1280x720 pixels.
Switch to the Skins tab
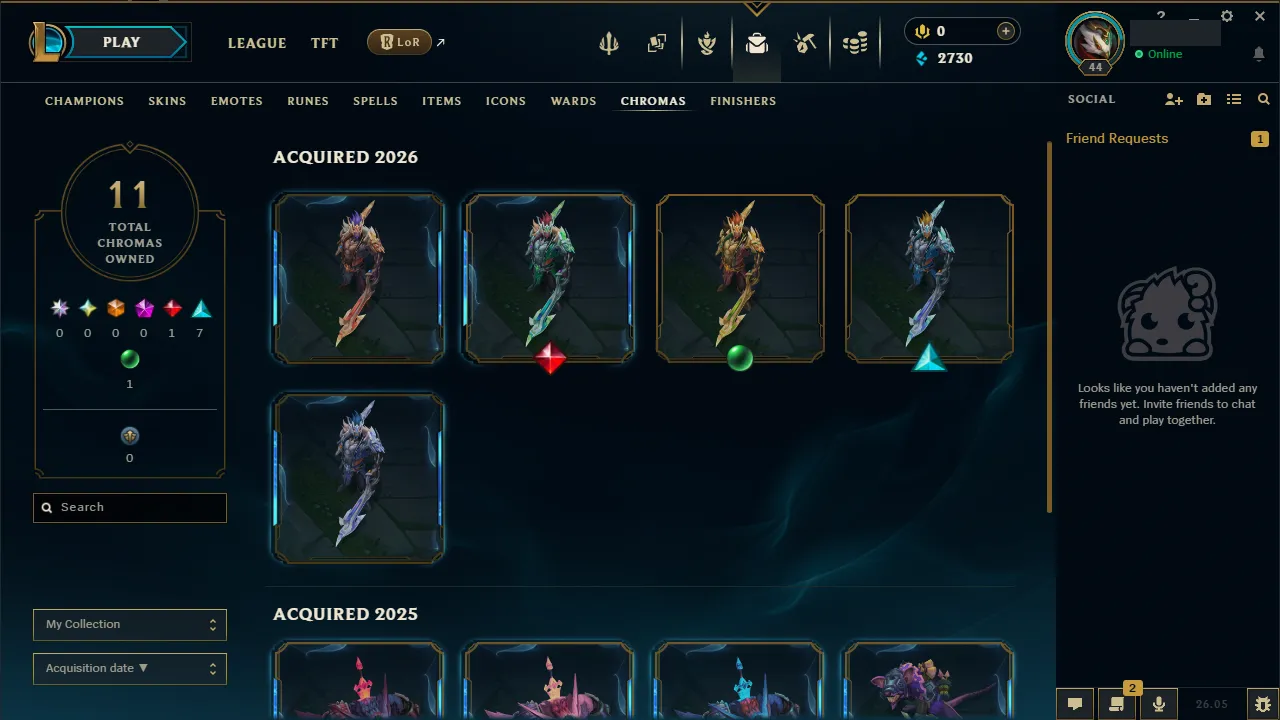tap(167, 101)
